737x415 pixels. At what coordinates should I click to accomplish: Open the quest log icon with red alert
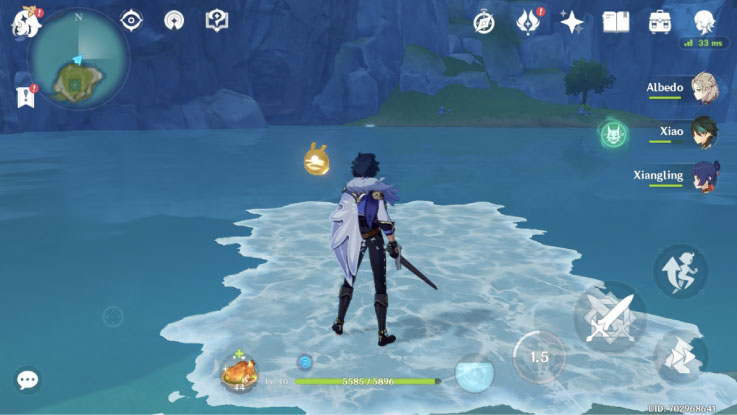click(x=25, y=96)
